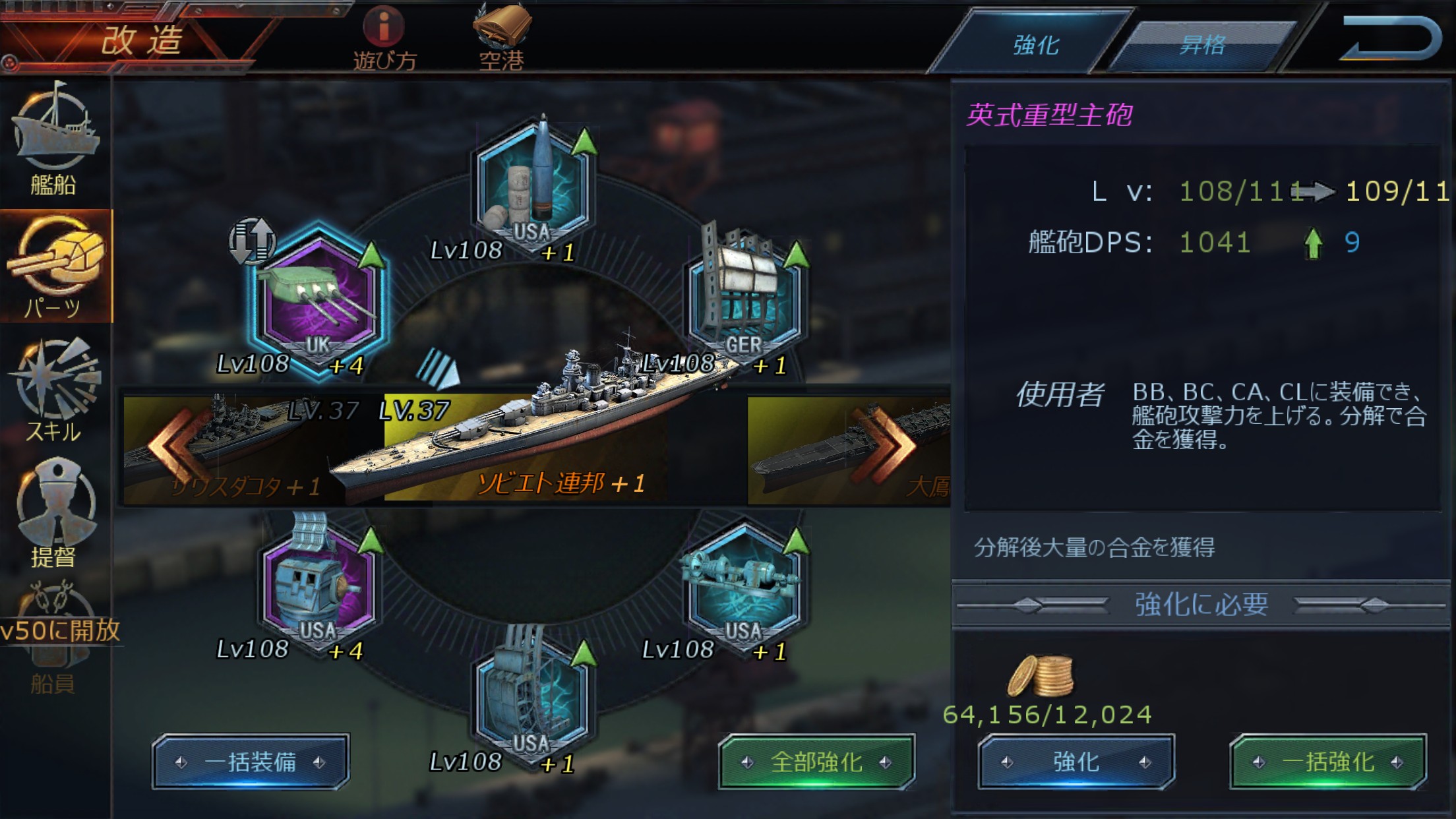Open the スキル skill menu
1456x819 pixels.
point(55,390)
